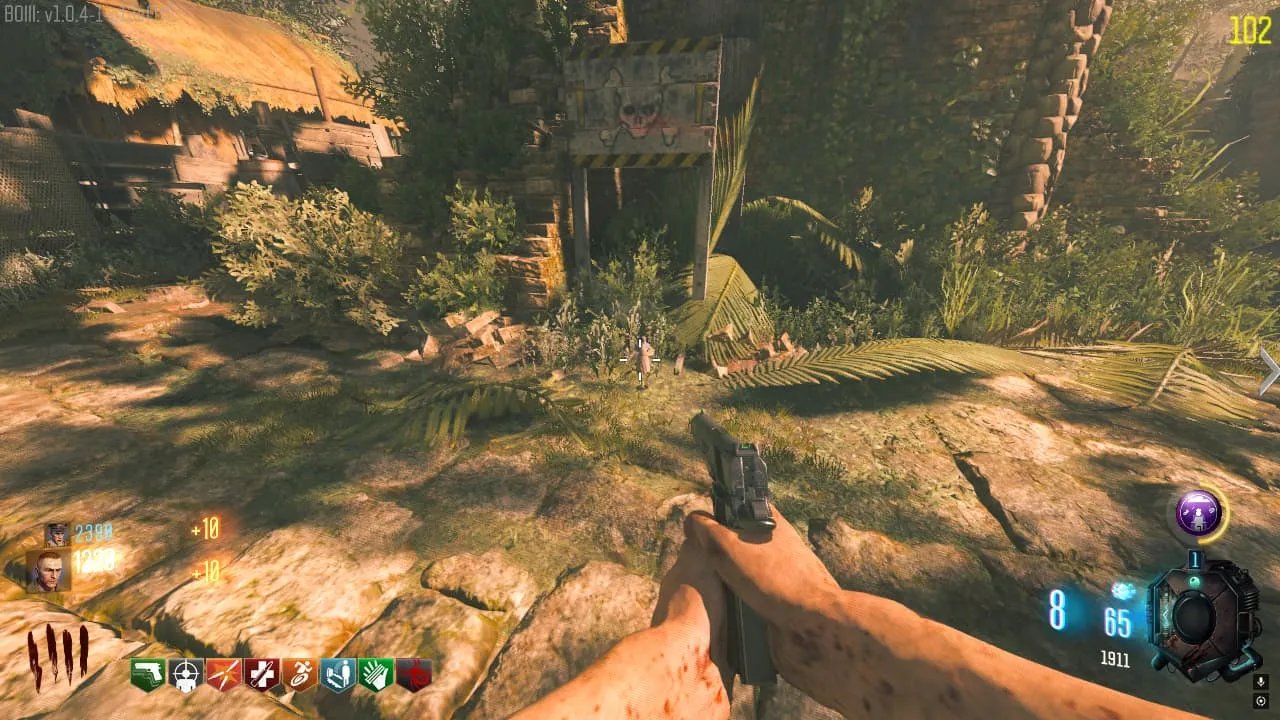Activate the orange-red burst perk icon
The width and height of the screenshot is (1280, 720).
point(223,675)
